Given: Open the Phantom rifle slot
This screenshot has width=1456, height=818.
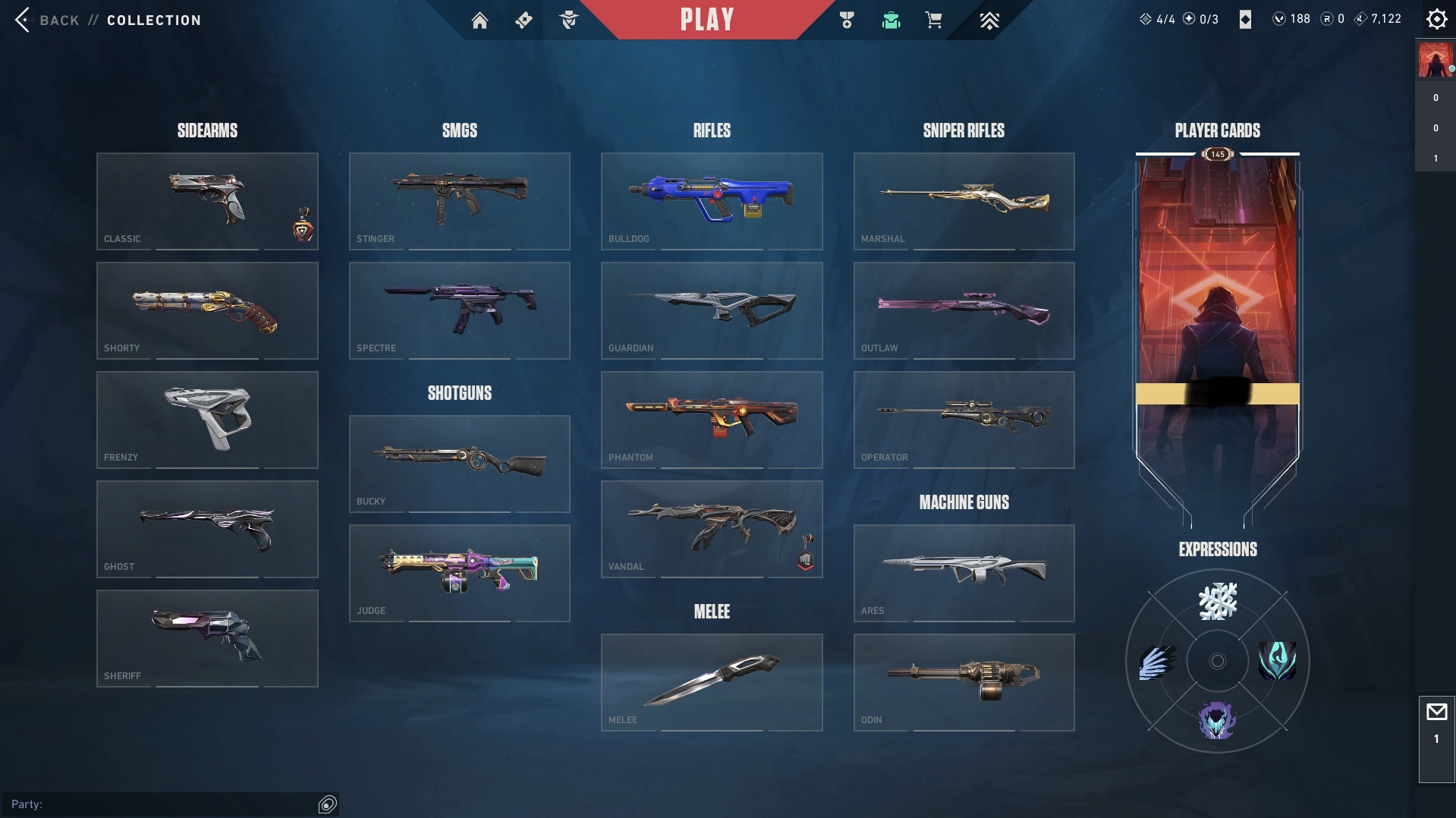Looking at the screenshot, I should point(712,420).
